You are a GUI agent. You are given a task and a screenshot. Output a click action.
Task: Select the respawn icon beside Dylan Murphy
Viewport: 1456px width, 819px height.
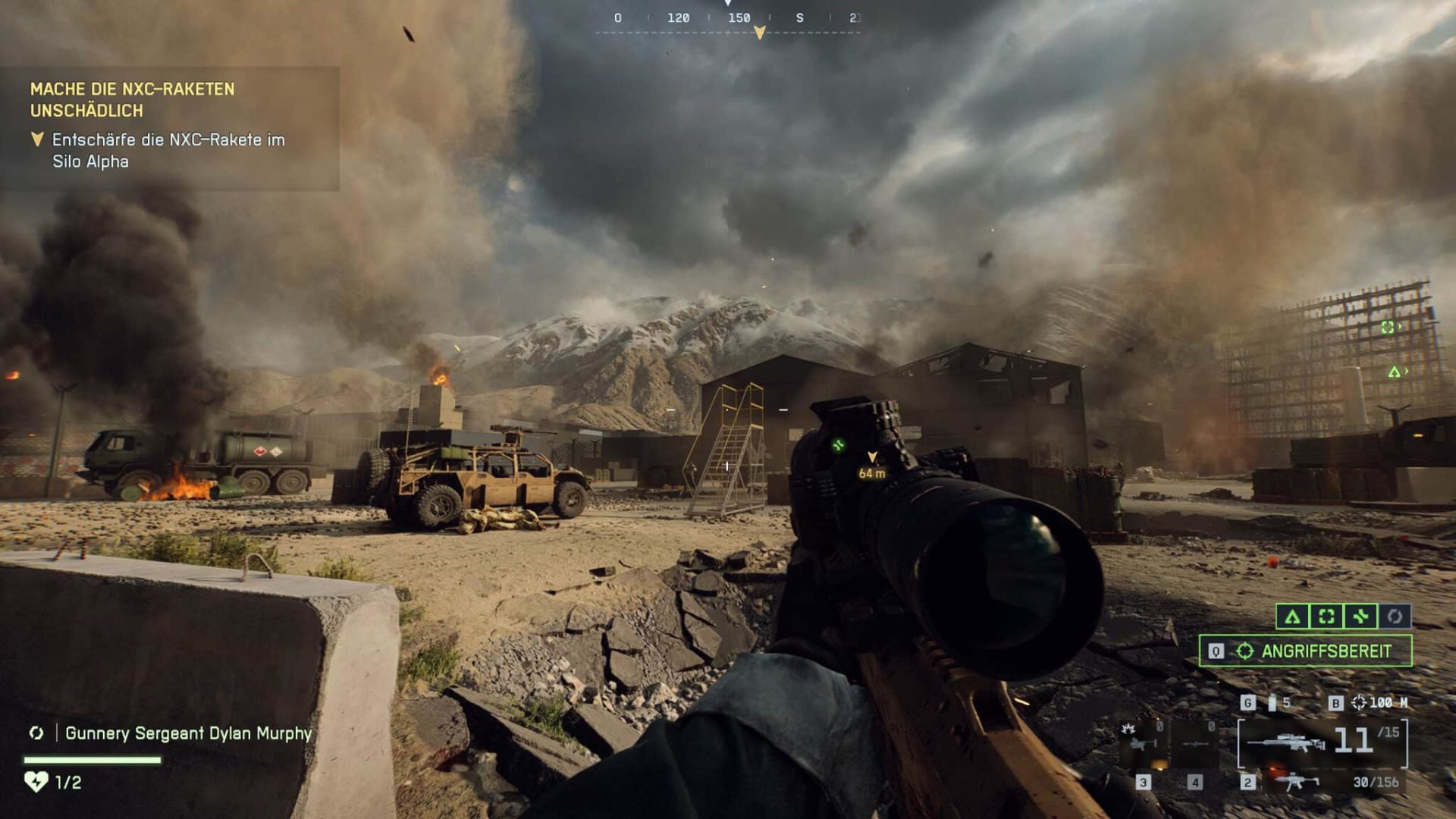click(36, 733)
